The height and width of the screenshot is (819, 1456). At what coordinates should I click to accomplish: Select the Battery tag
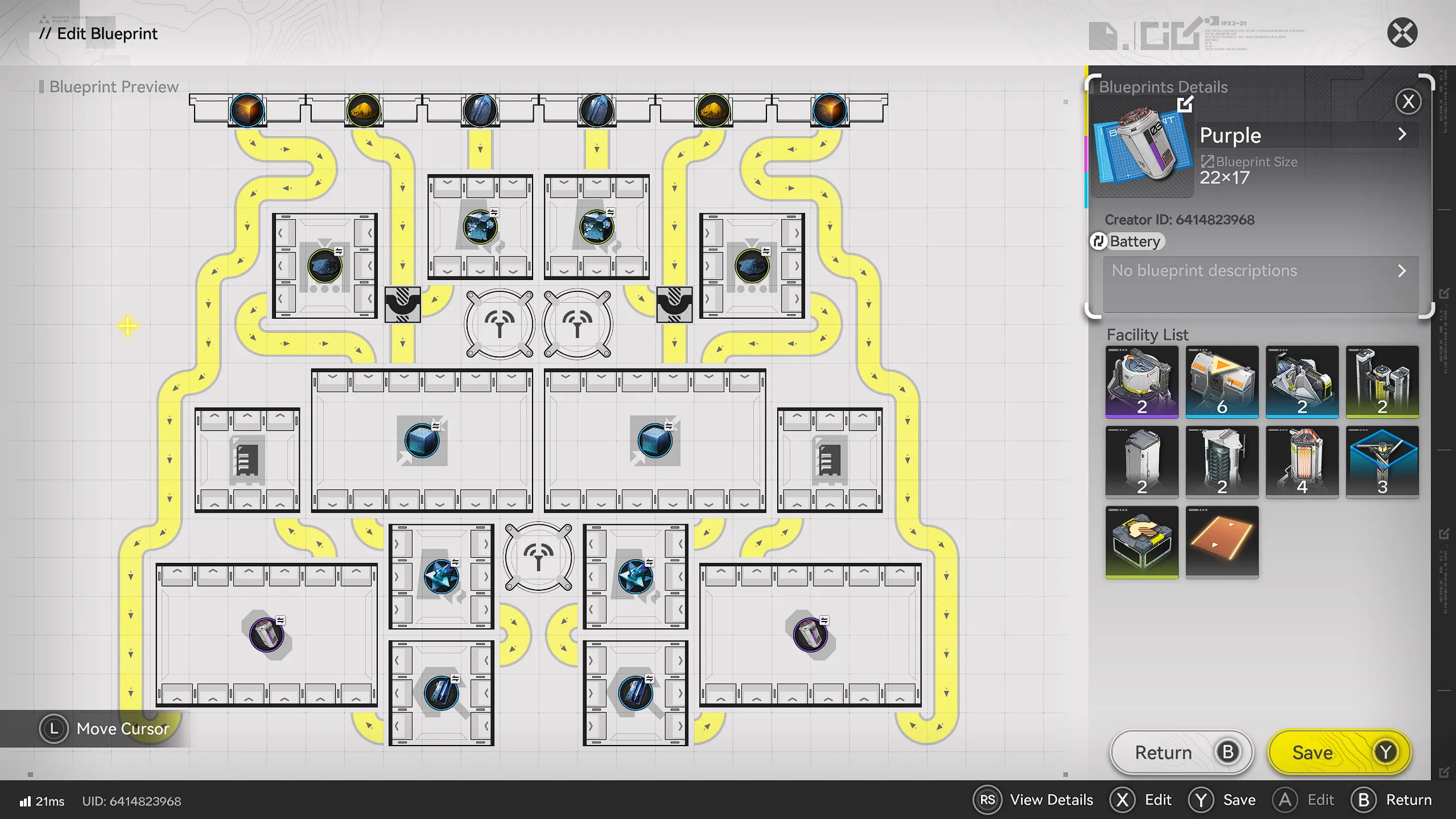[x=1128, y=241]
